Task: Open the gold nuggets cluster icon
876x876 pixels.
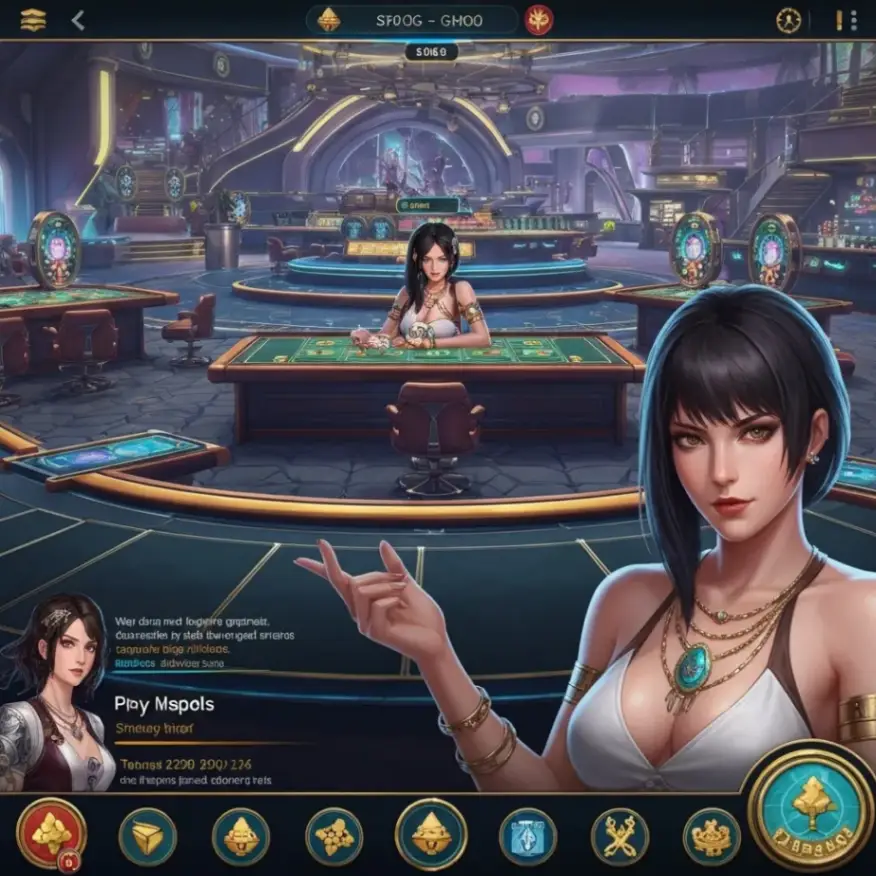Action: click(333, 836)
